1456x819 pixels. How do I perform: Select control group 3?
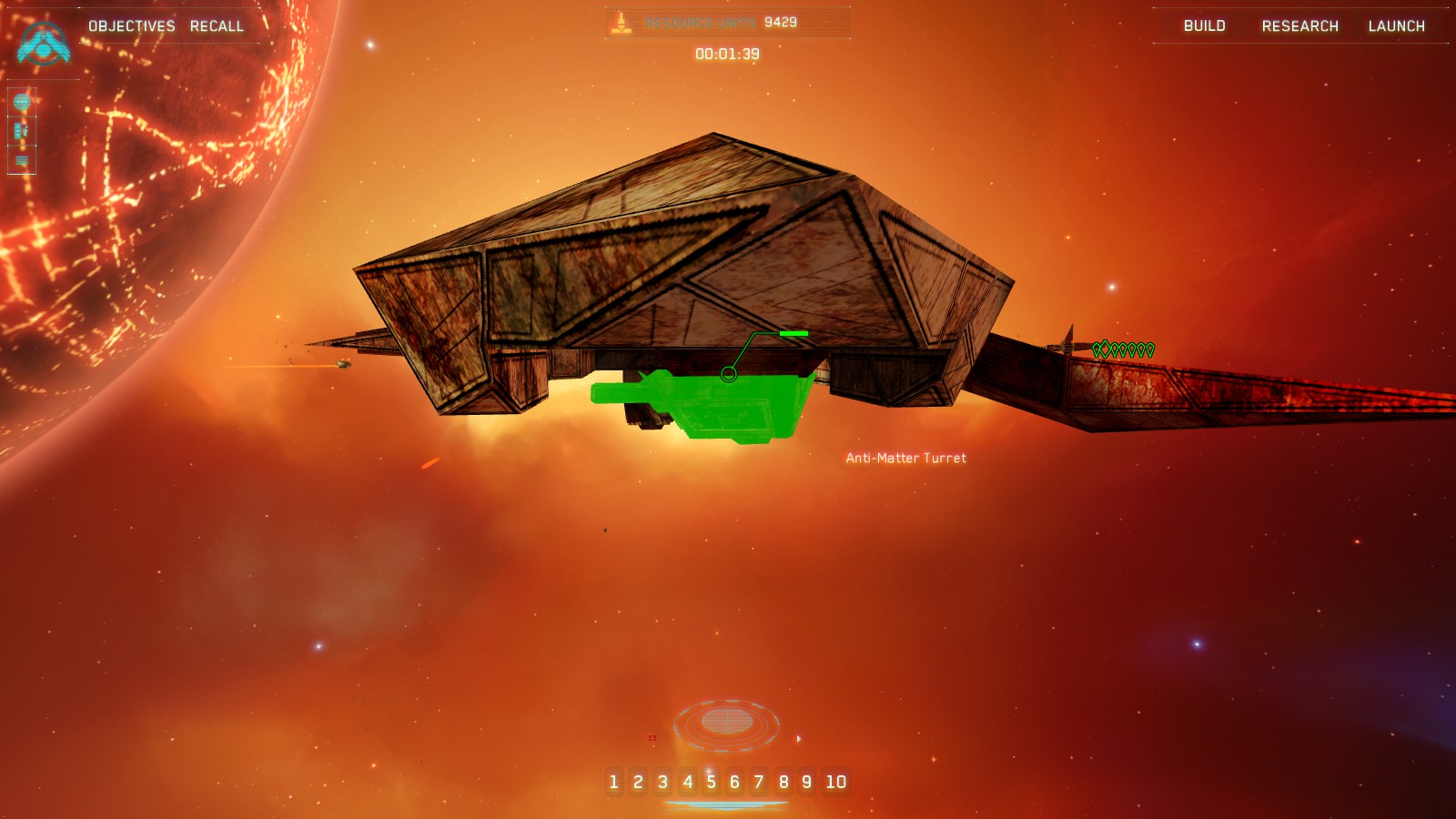pyautogui.click(x=662, y=782)
